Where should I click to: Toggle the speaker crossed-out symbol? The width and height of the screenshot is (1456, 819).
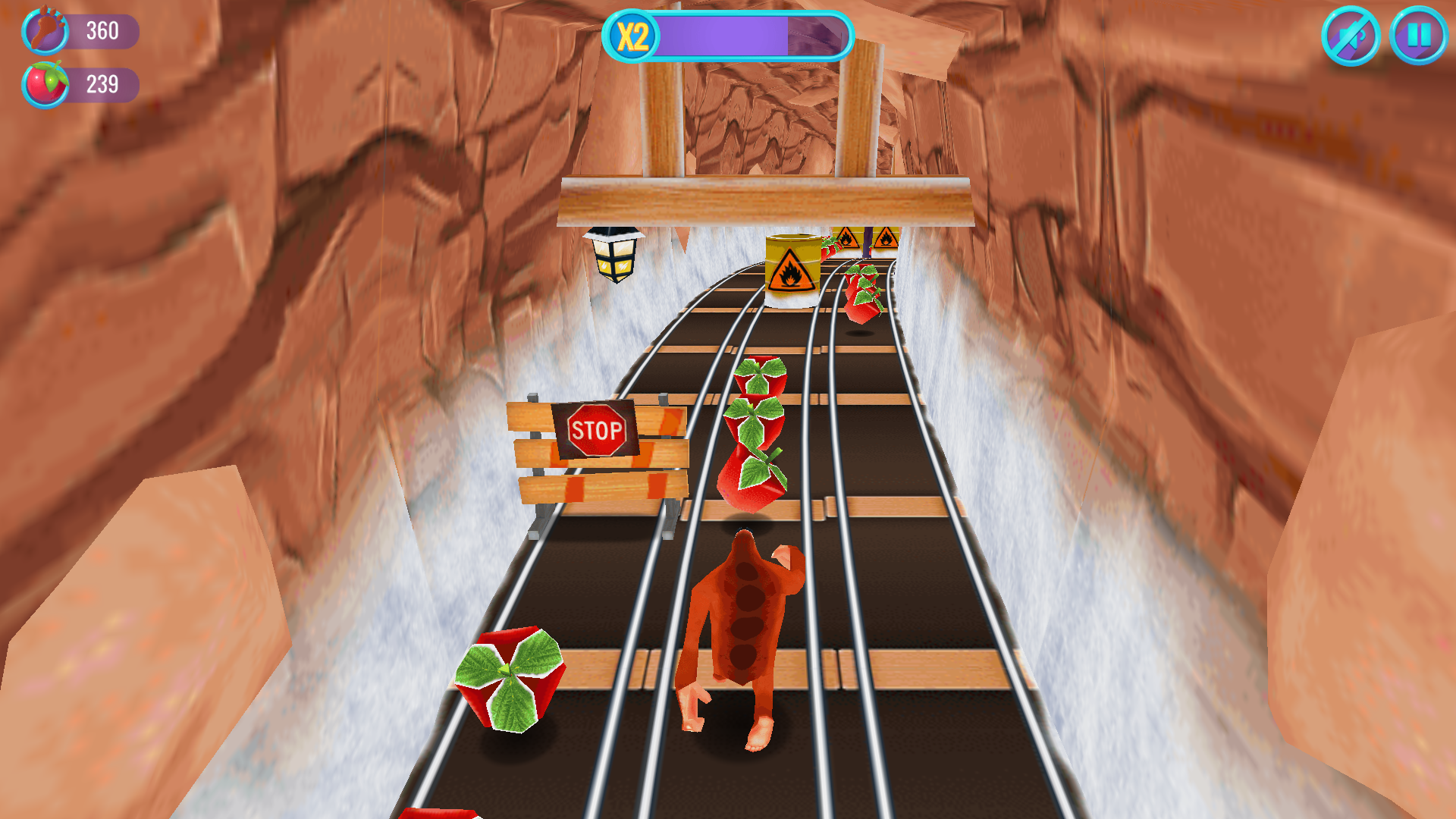tap(1354, 36)
